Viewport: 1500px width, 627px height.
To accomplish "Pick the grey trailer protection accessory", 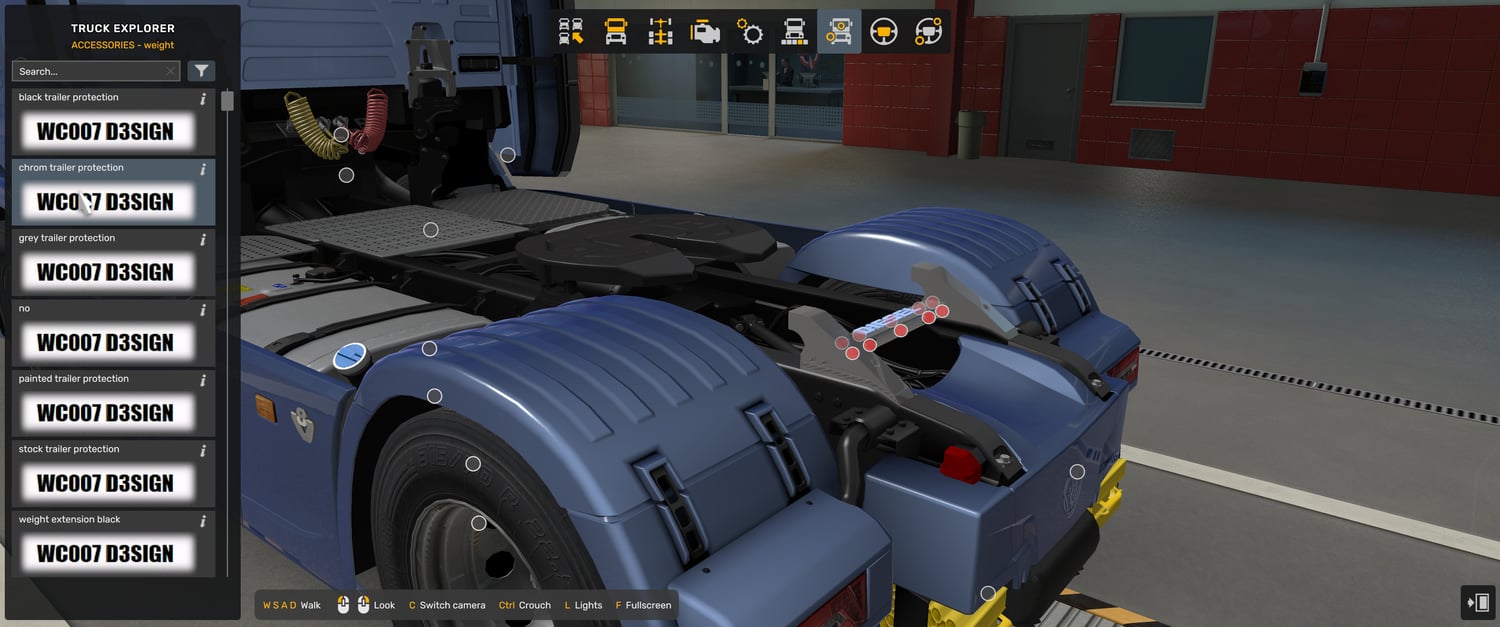I will coord(105,272).
